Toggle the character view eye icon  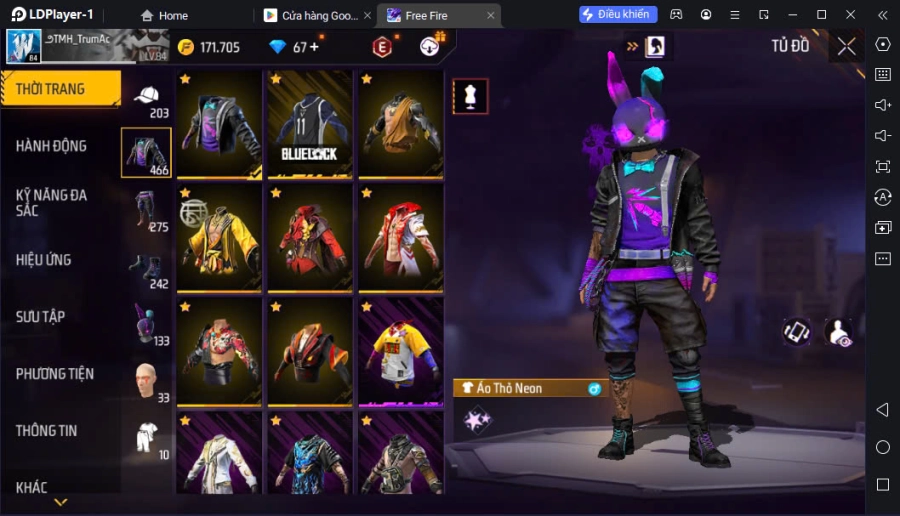coord(839,333)
